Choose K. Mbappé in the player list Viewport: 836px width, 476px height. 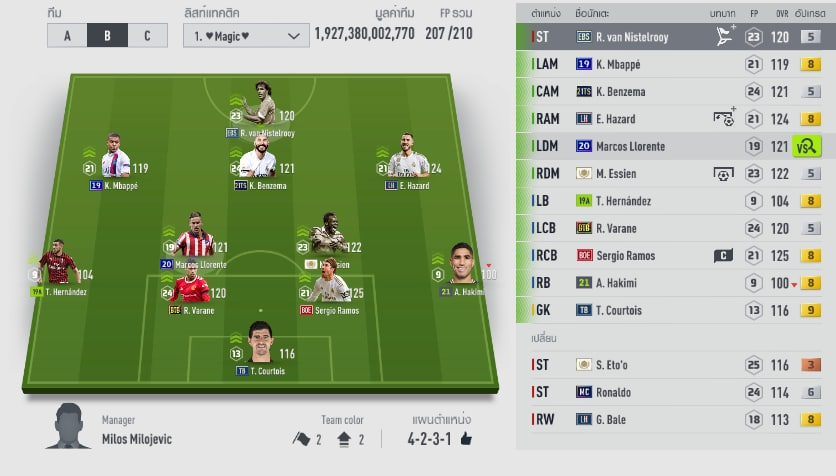pyautogui.click(x=640, y=64)
